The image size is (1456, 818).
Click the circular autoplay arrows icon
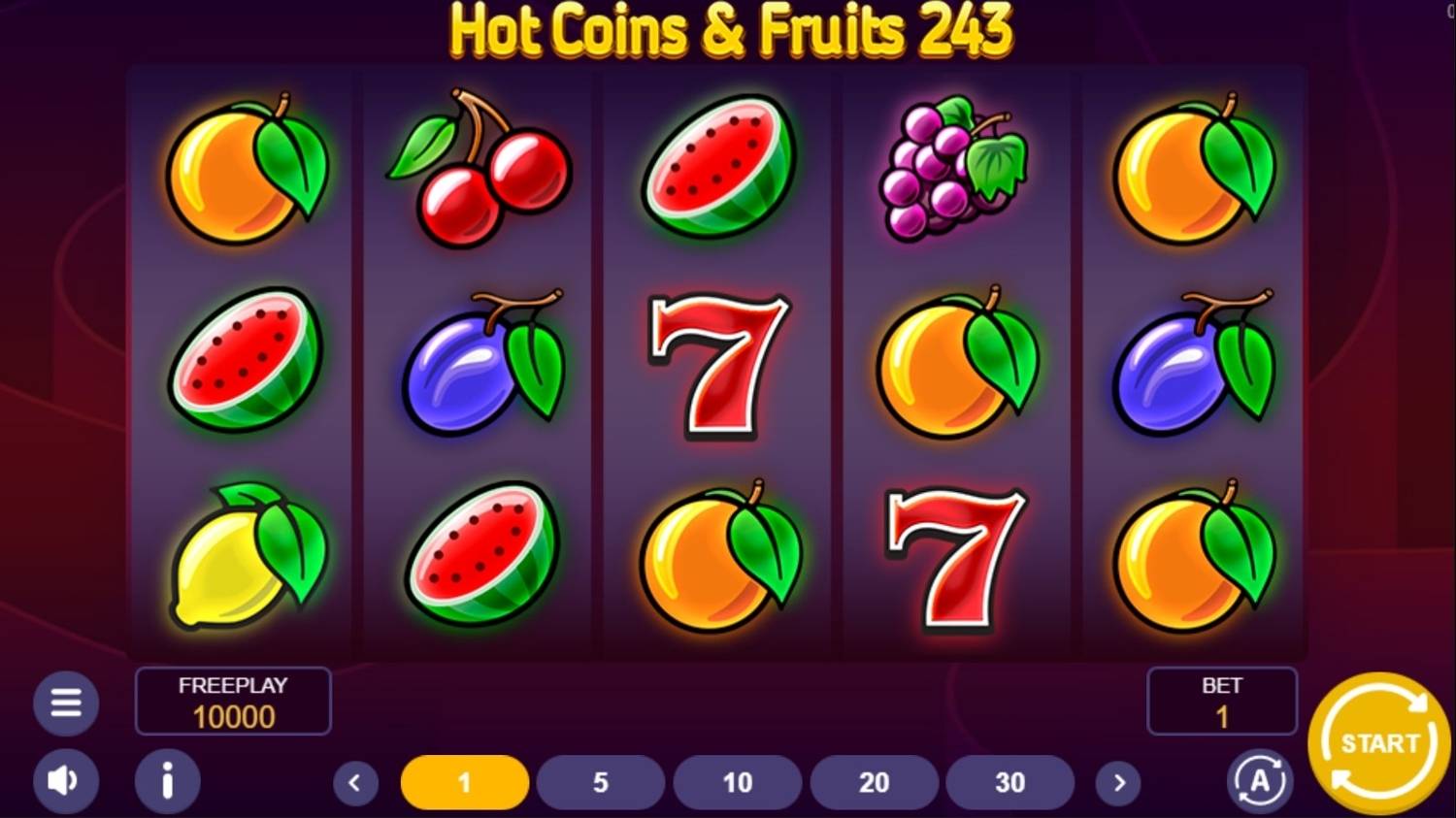tap(1257, 780)
